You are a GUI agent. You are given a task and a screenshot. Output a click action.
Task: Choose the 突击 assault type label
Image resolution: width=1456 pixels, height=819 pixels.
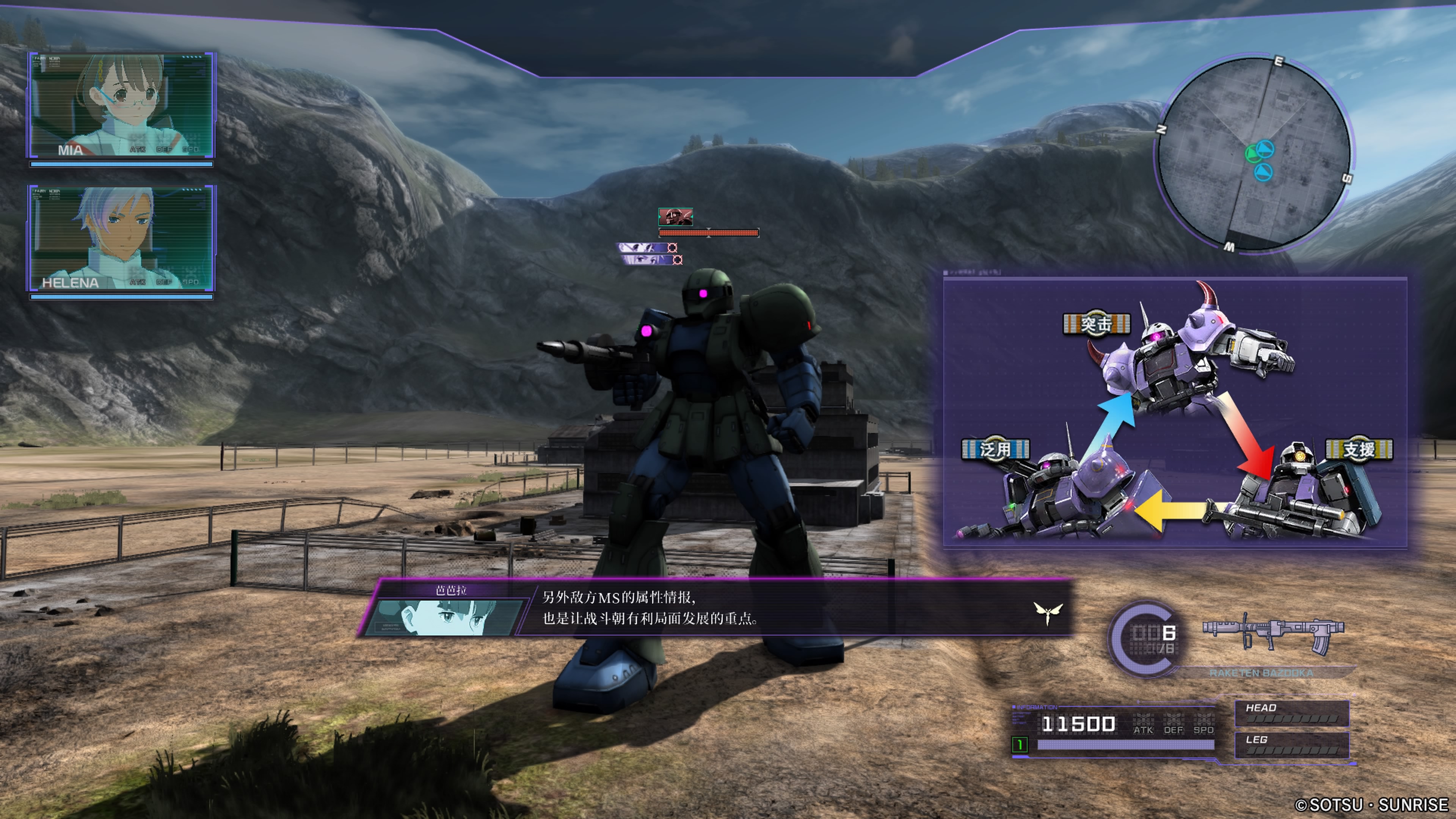click(x=1096, y=325)
